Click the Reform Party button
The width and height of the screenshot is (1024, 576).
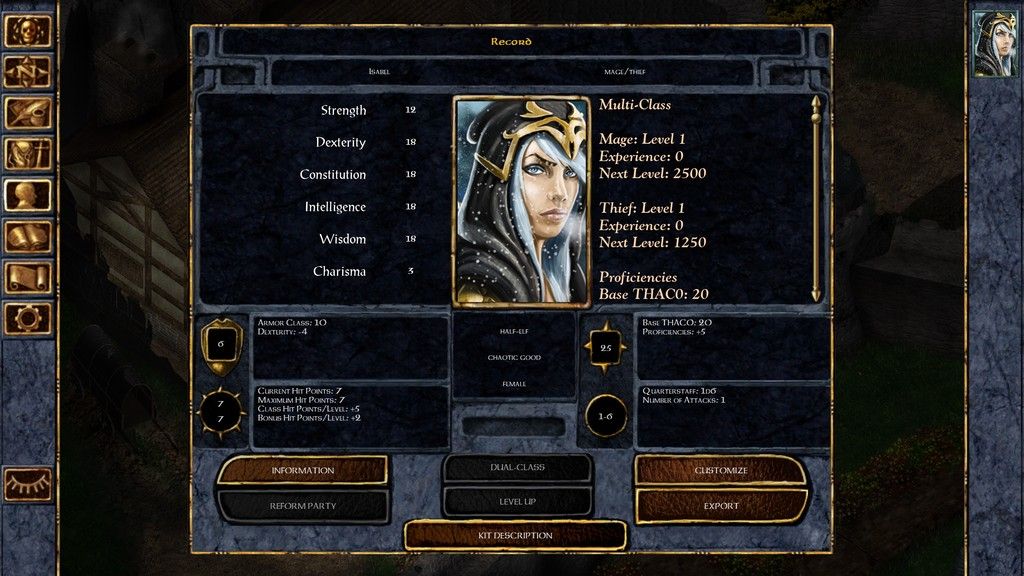(x=302, y=506)
